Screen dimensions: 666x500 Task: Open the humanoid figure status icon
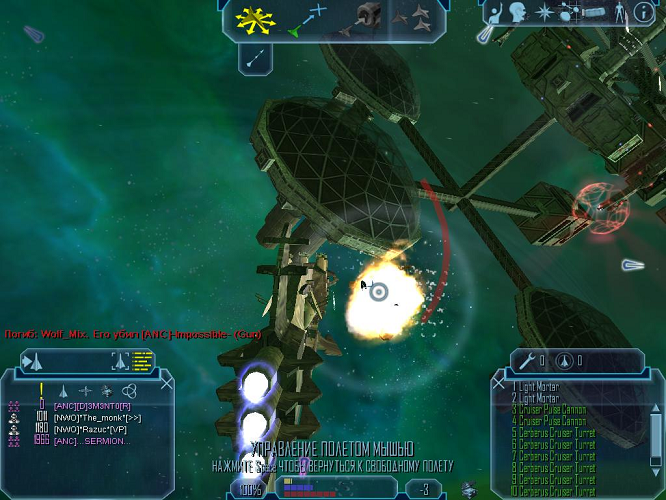click(x=618, y=12)
